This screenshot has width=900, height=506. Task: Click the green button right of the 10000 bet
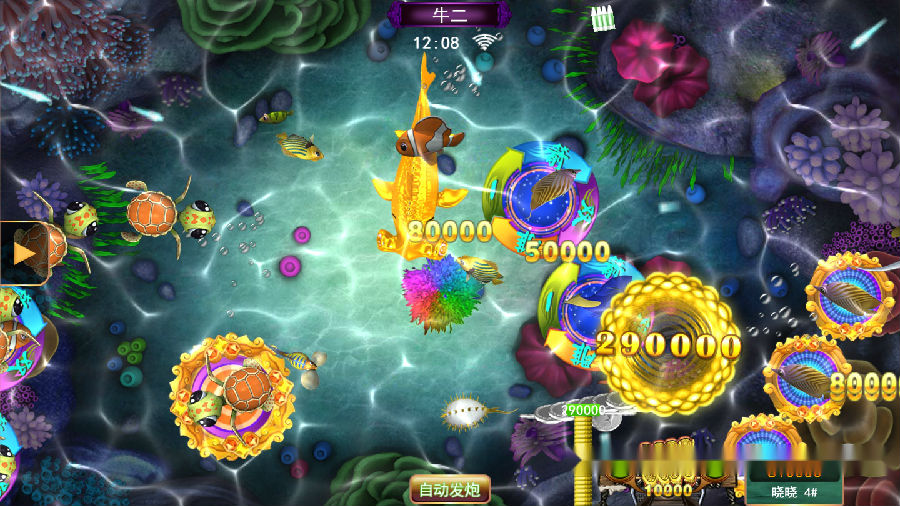[713, 467]
